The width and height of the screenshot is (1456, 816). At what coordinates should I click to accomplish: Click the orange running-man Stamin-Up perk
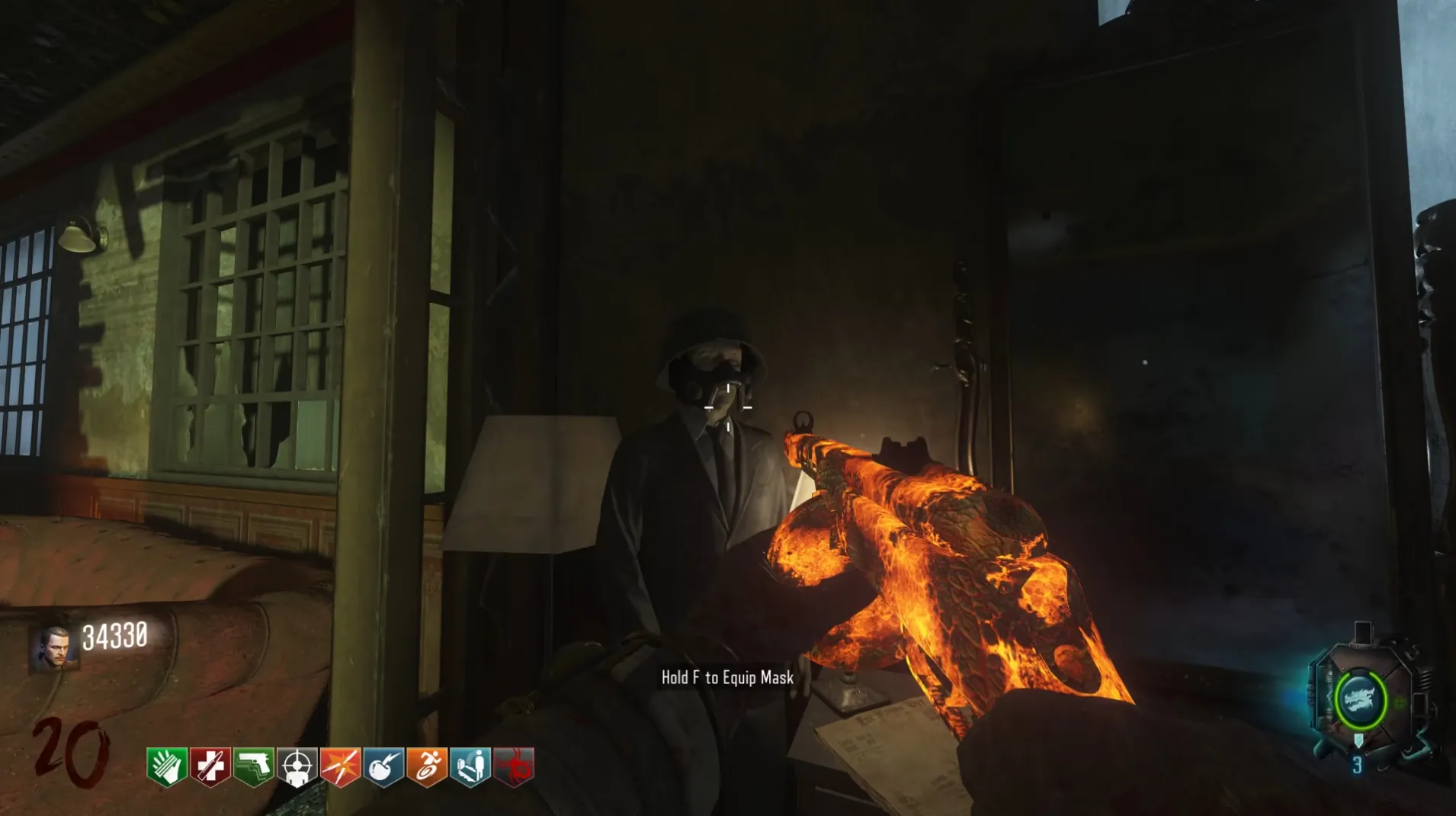[x=427, y=766]
